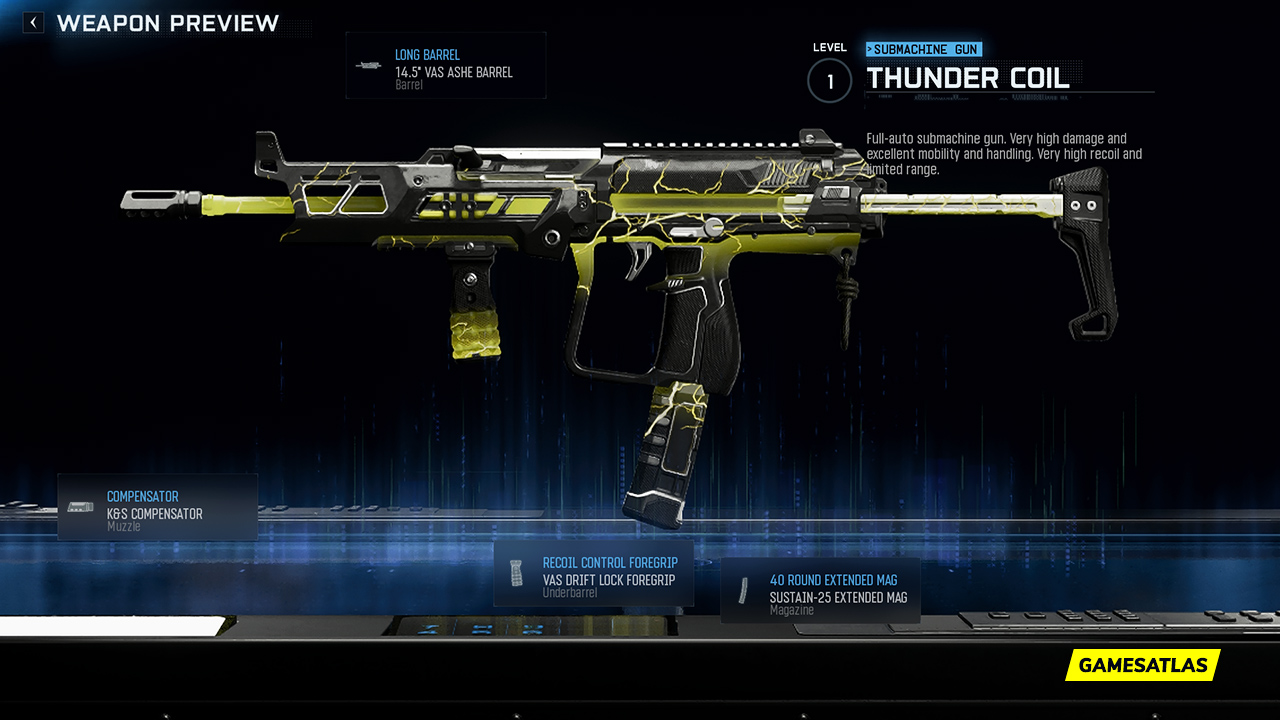Toggle the Long Barrel attachment selection
The width and height of the screenshot is (1280, 720).
tap(446, 65)
